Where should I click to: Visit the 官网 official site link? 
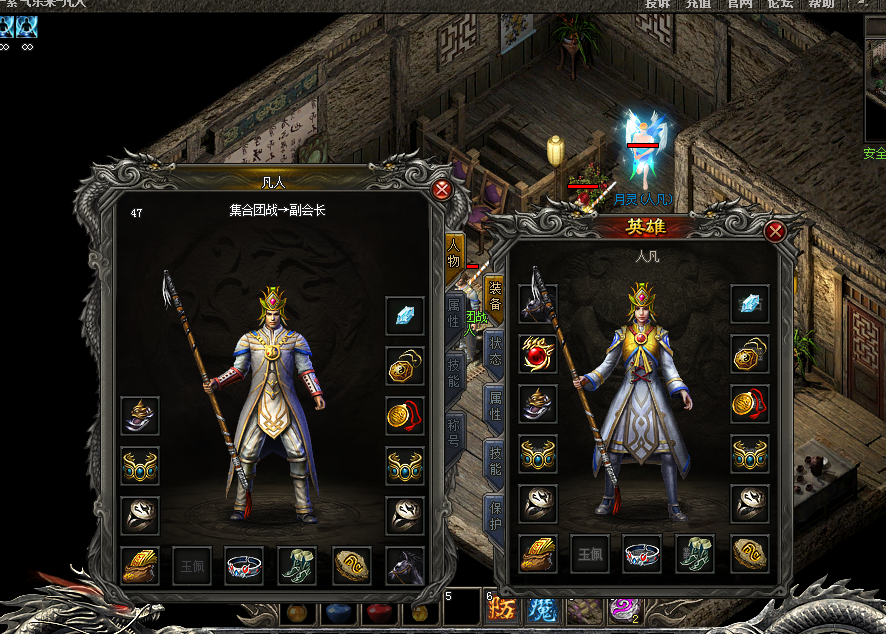(740, 5)
